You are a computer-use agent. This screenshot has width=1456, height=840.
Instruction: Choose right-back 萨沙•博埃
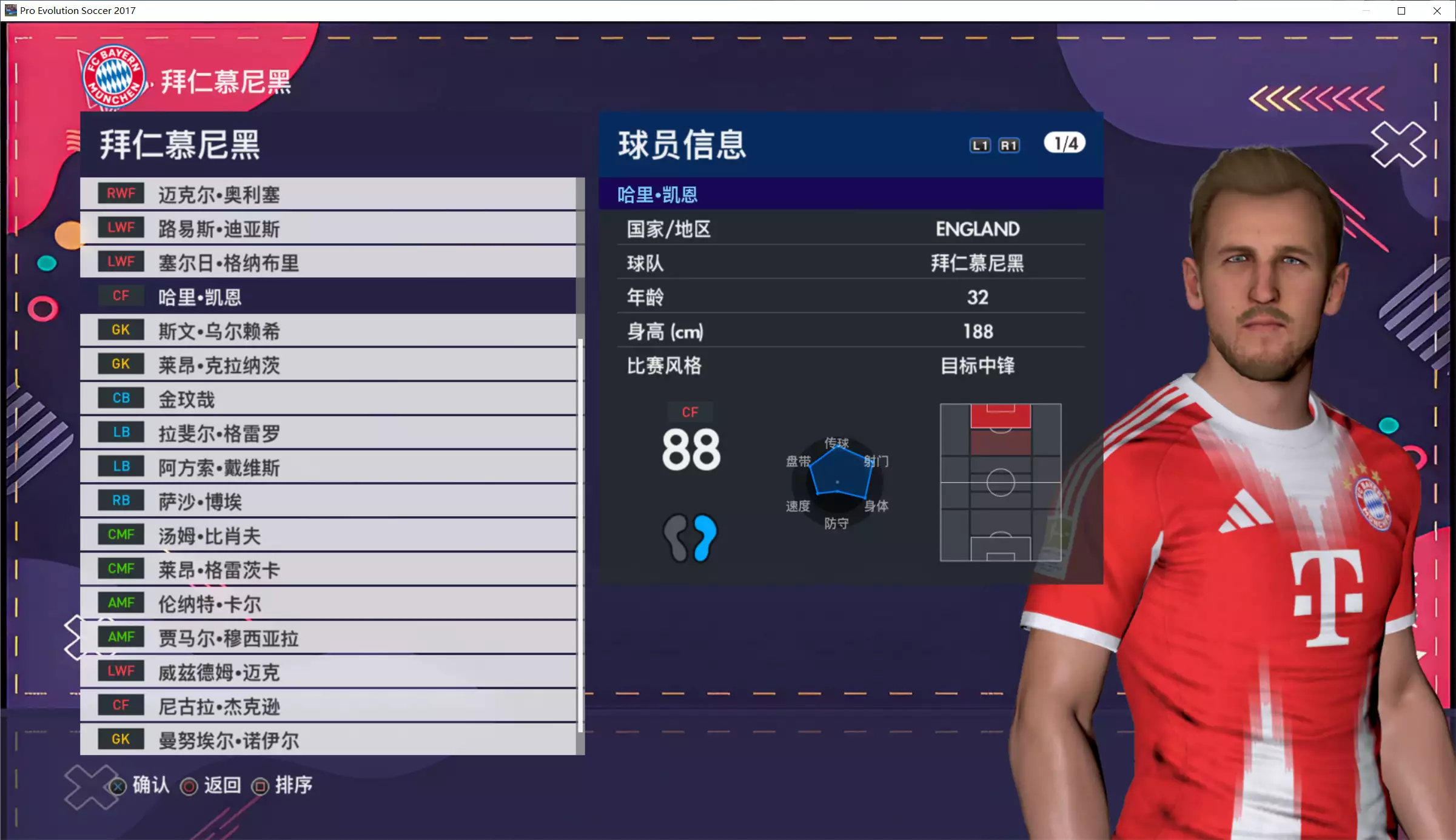(327, 501)
